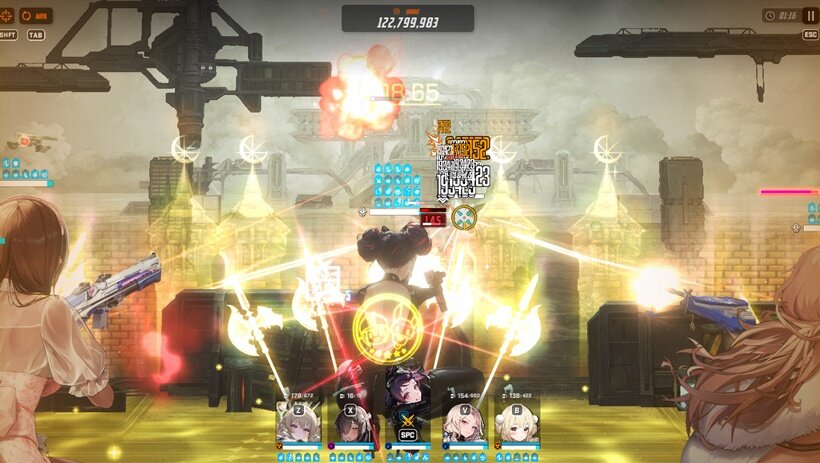Image resolution: width=820 pixels, height=463 pixels.
Task: Select the active character portrait labeled SPC
Action: (x=407, y=410)
